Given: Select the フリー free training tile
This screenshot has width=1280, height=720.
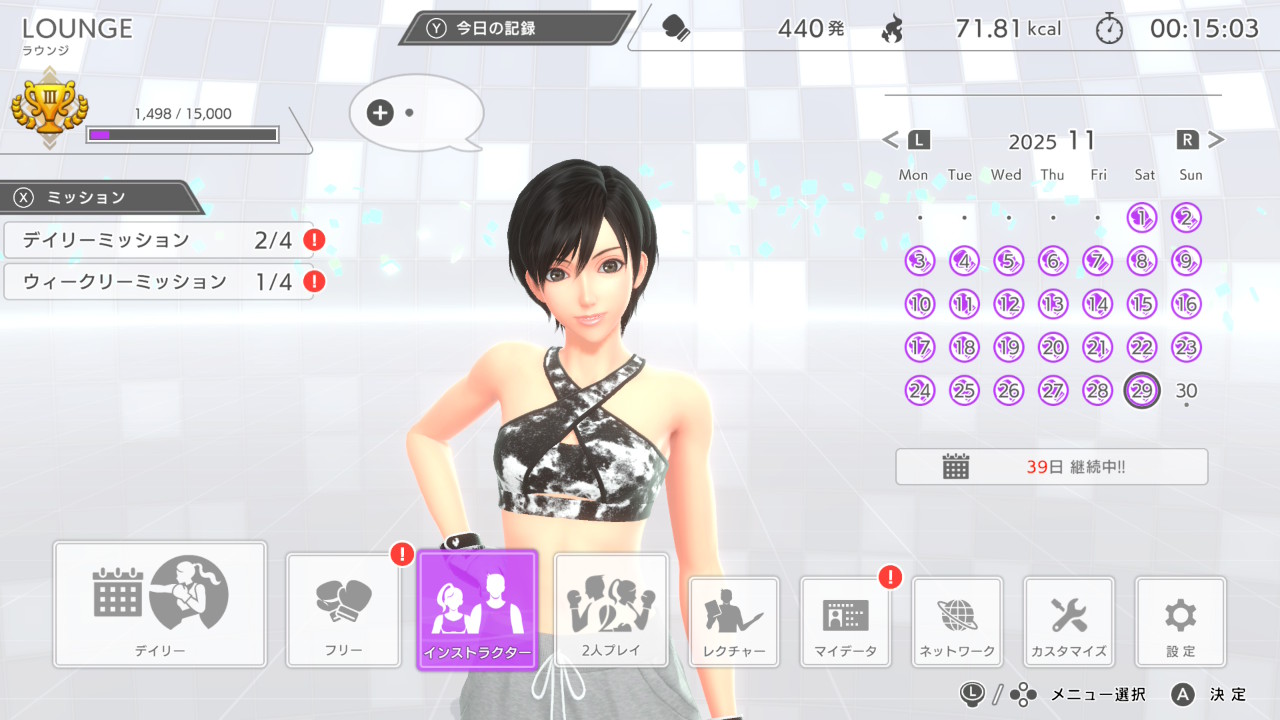Looking at the screenshot, I should tap(344, 610).
